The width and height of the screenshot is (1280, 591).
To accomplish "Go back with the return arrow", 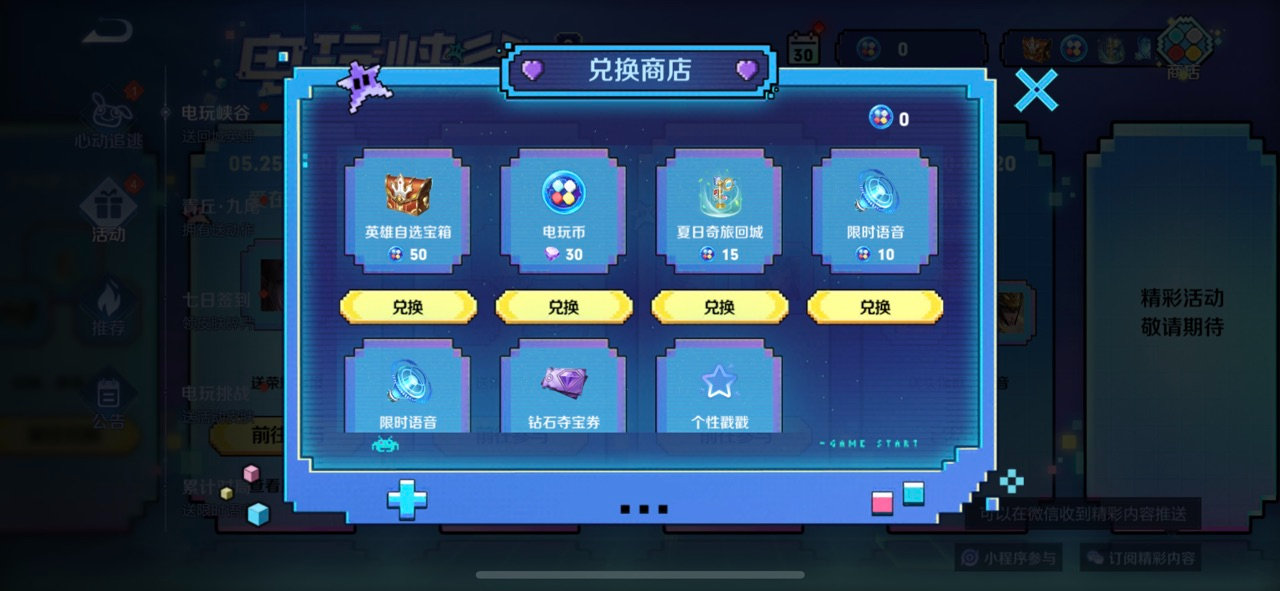I will coord(107,35).
